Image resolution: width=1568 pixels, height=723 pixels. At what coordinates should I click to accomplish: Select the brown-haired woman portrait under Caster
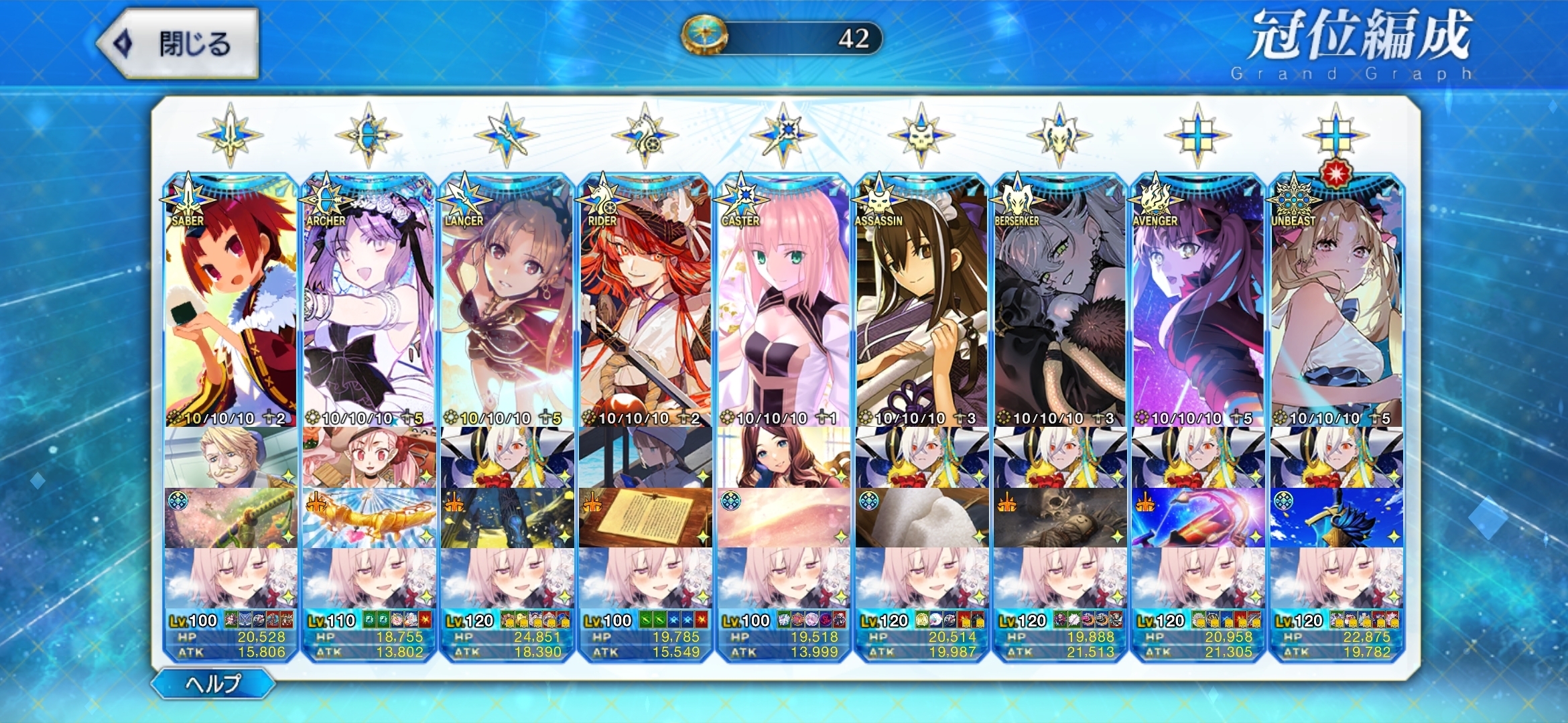coord(783,458)
